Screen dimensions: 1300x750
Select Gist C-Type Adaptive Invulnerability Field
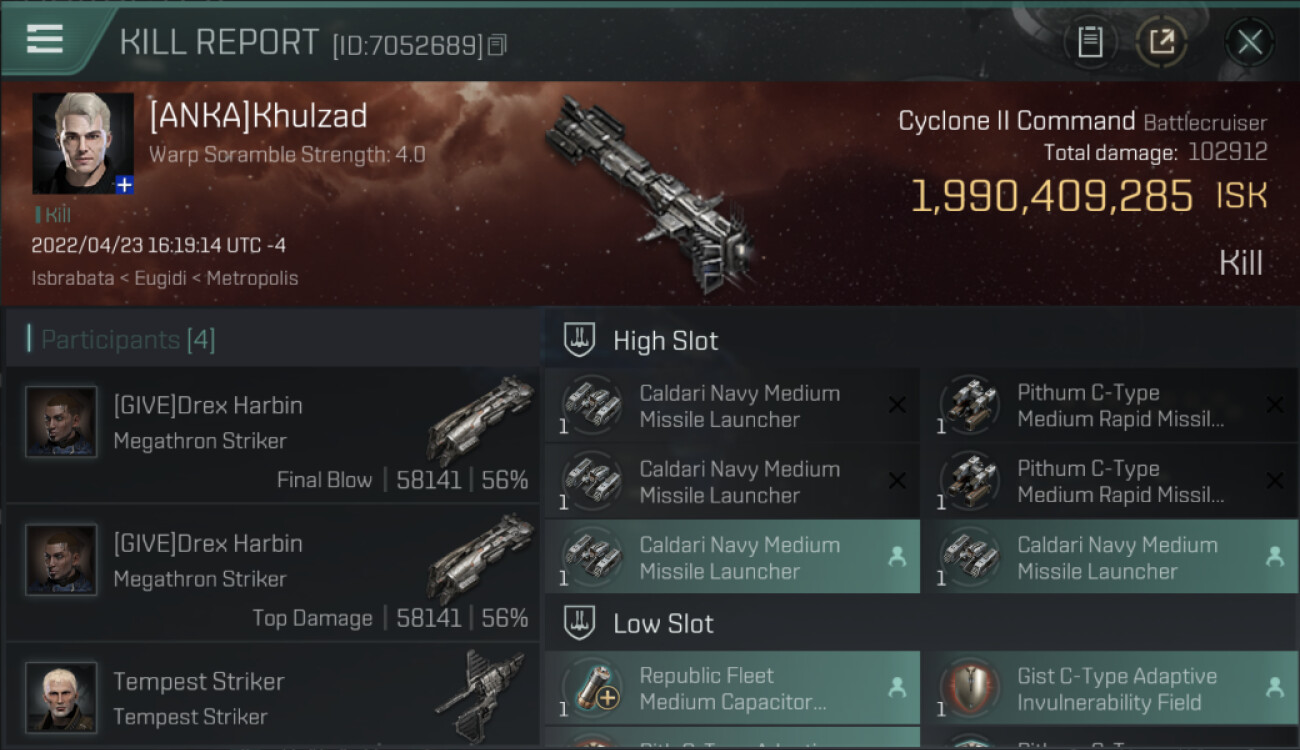1110,688
